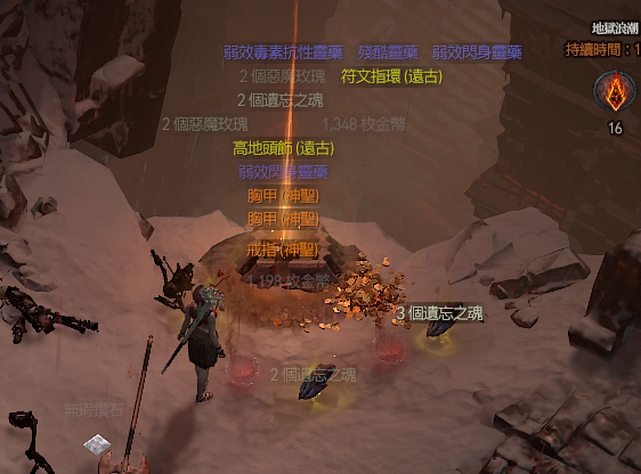Image resolution: width=641 pixels, height=474 pixels.
Task: Pick up the 無瑕鑽石 gem label
Action: [x=94, y=409]
